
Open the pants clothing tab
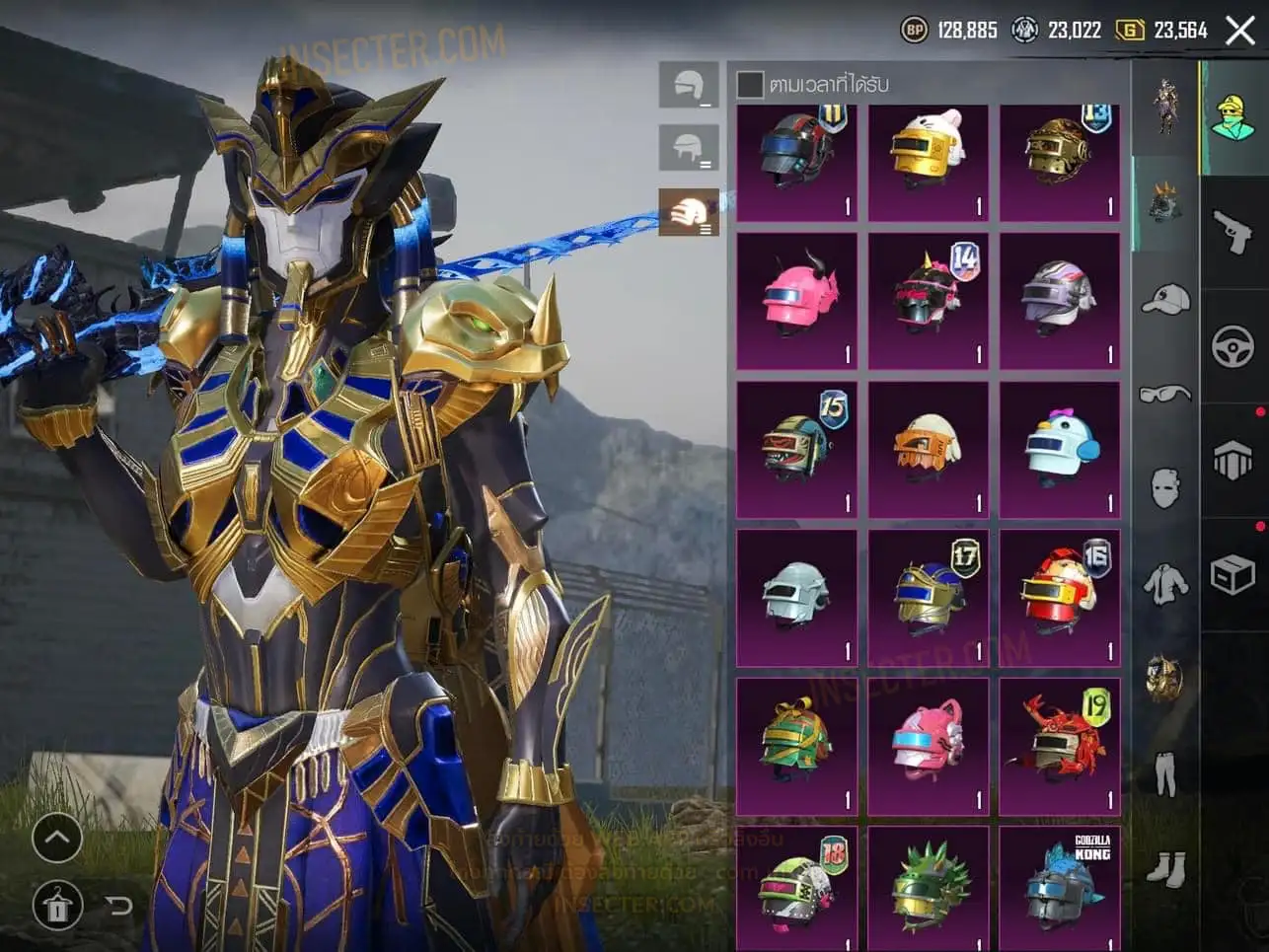coord(1165,772)
